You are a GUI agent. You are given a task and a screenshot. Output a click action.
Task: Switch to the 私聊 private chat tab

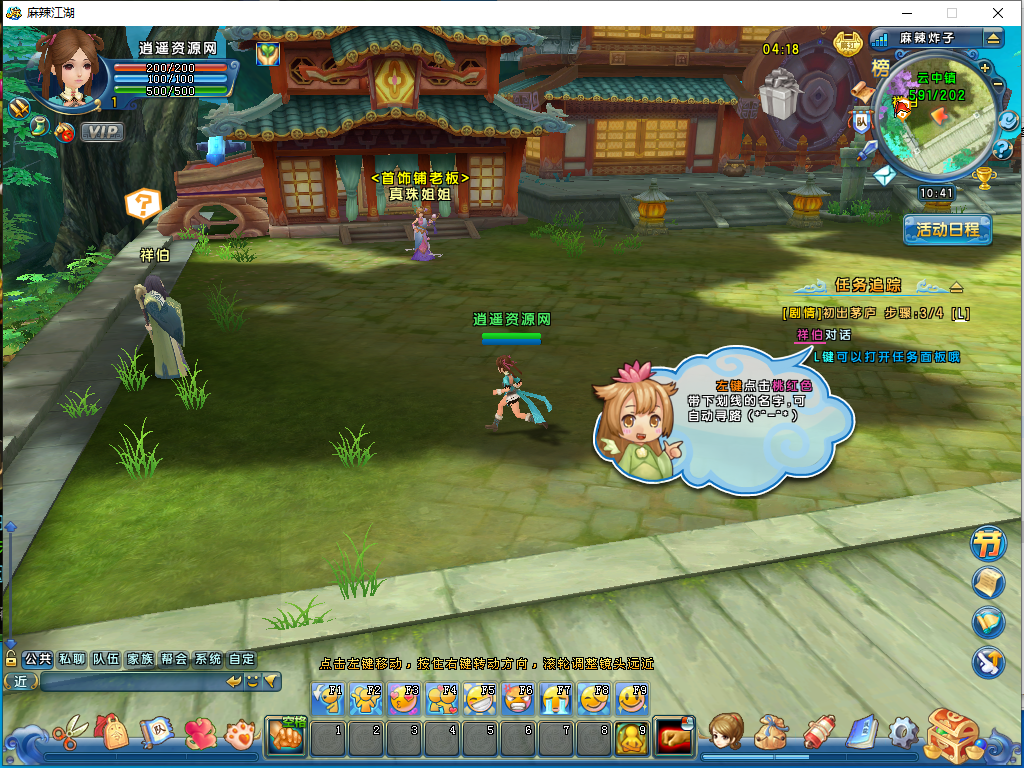coord(71,659)
